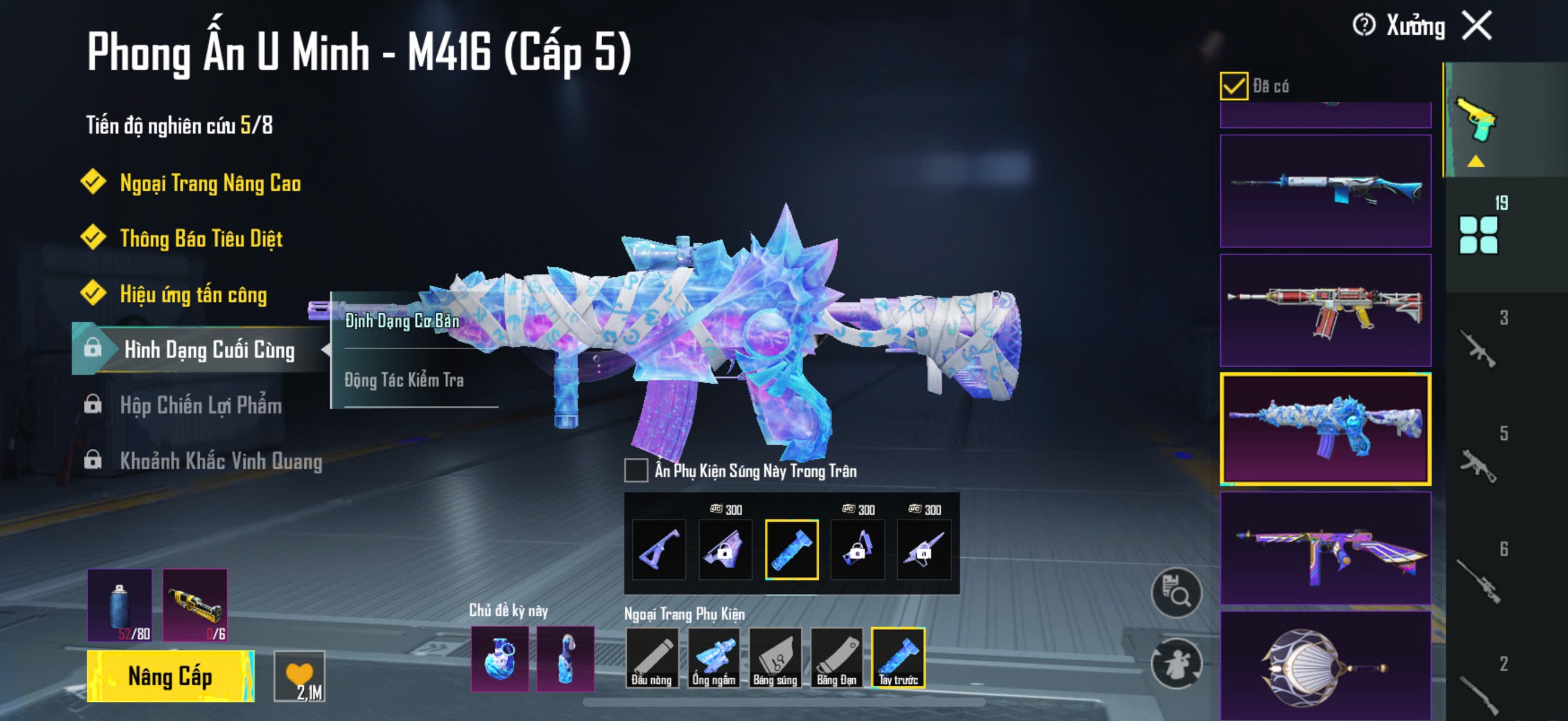The width and height of the screenshot is (1568, 721).
Task: Select the Băng Đạn attachment tab
Action: [x=837, y=658]
